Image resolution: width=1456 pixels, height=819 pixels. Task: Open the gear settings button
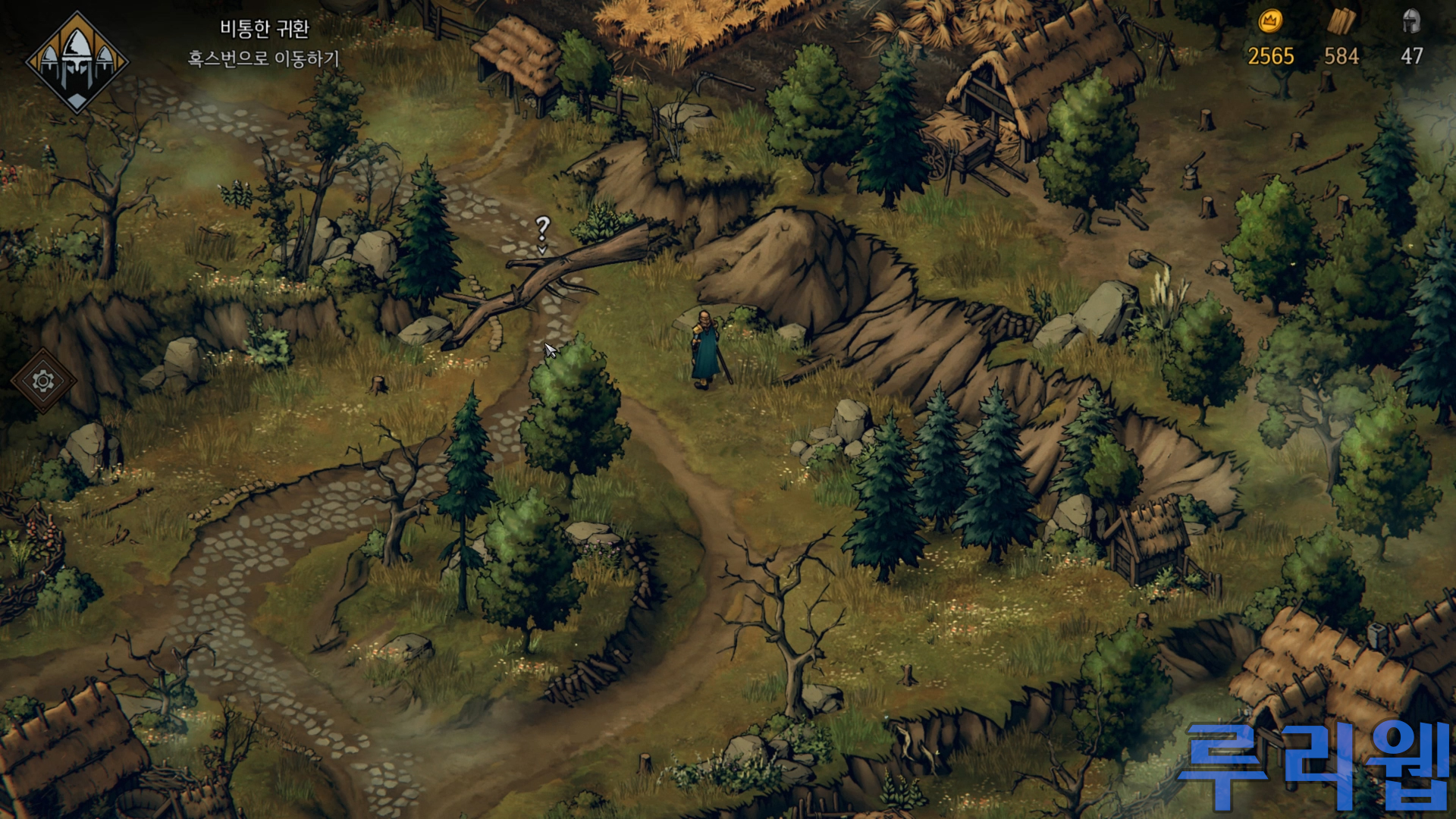[x=43, y=381]
